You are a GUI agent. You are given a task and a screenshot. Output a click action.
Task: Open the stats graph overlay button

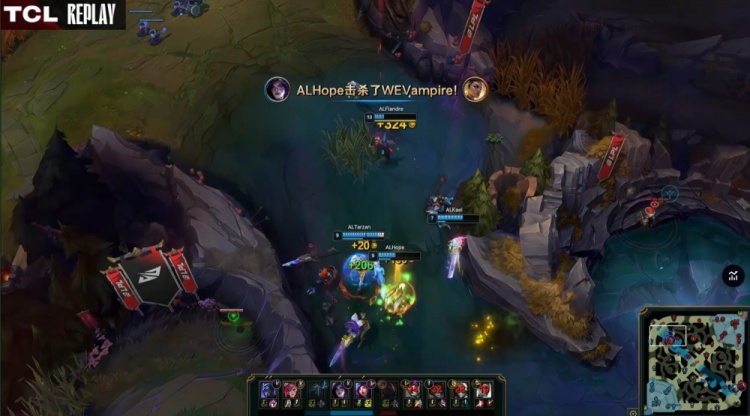[733, 275]
